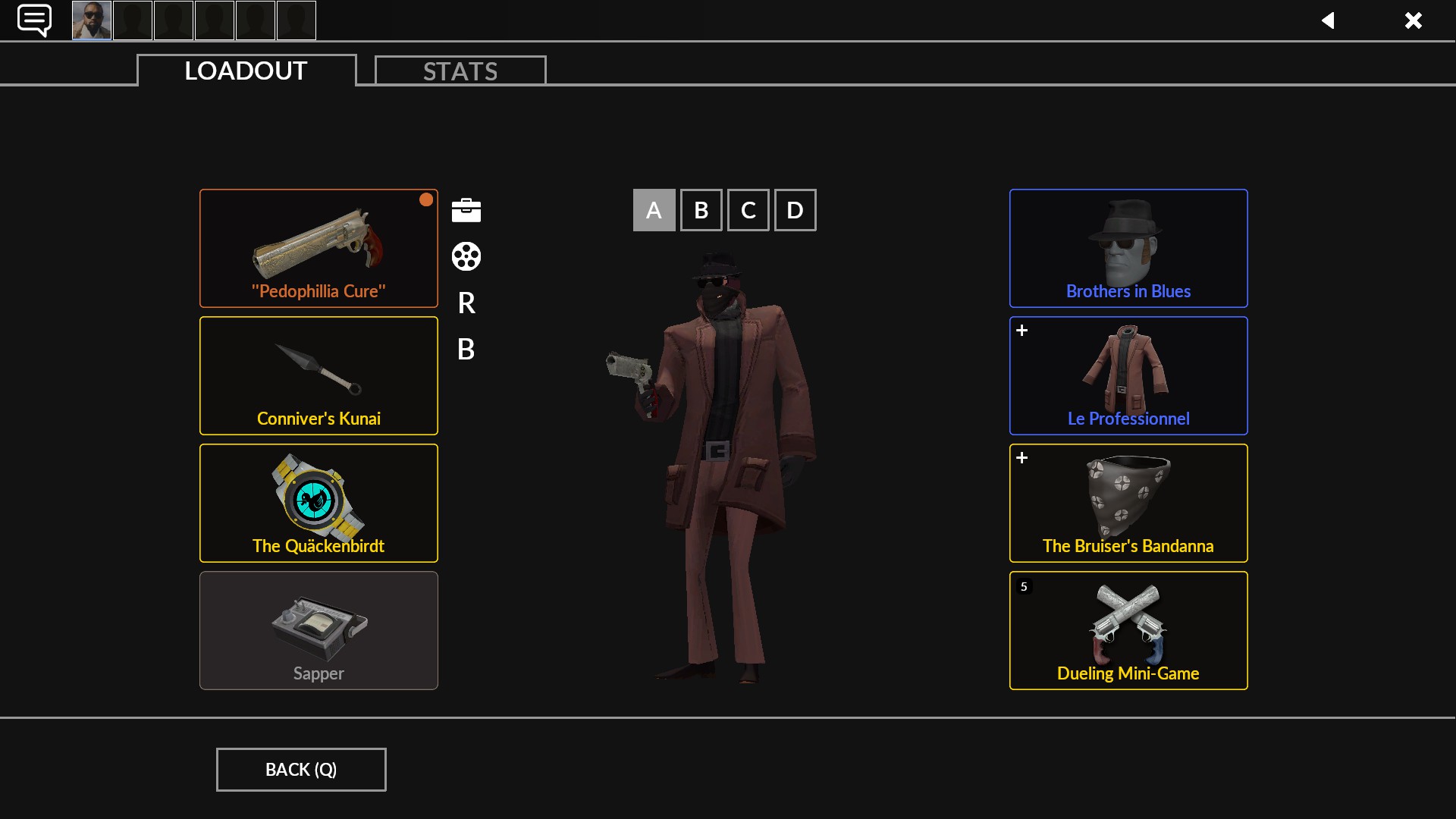Click the R loadout option icon
This screenshot has height=819, width=1456.
point(466,303)
